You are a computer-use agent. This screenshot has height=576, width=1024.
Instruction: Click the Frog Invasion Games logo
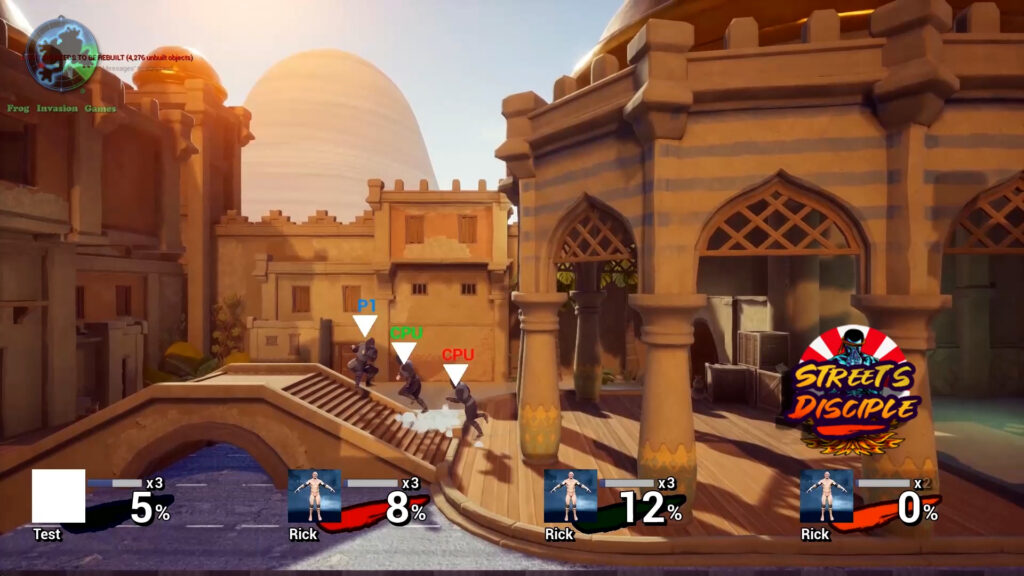[x=62, y=54]
